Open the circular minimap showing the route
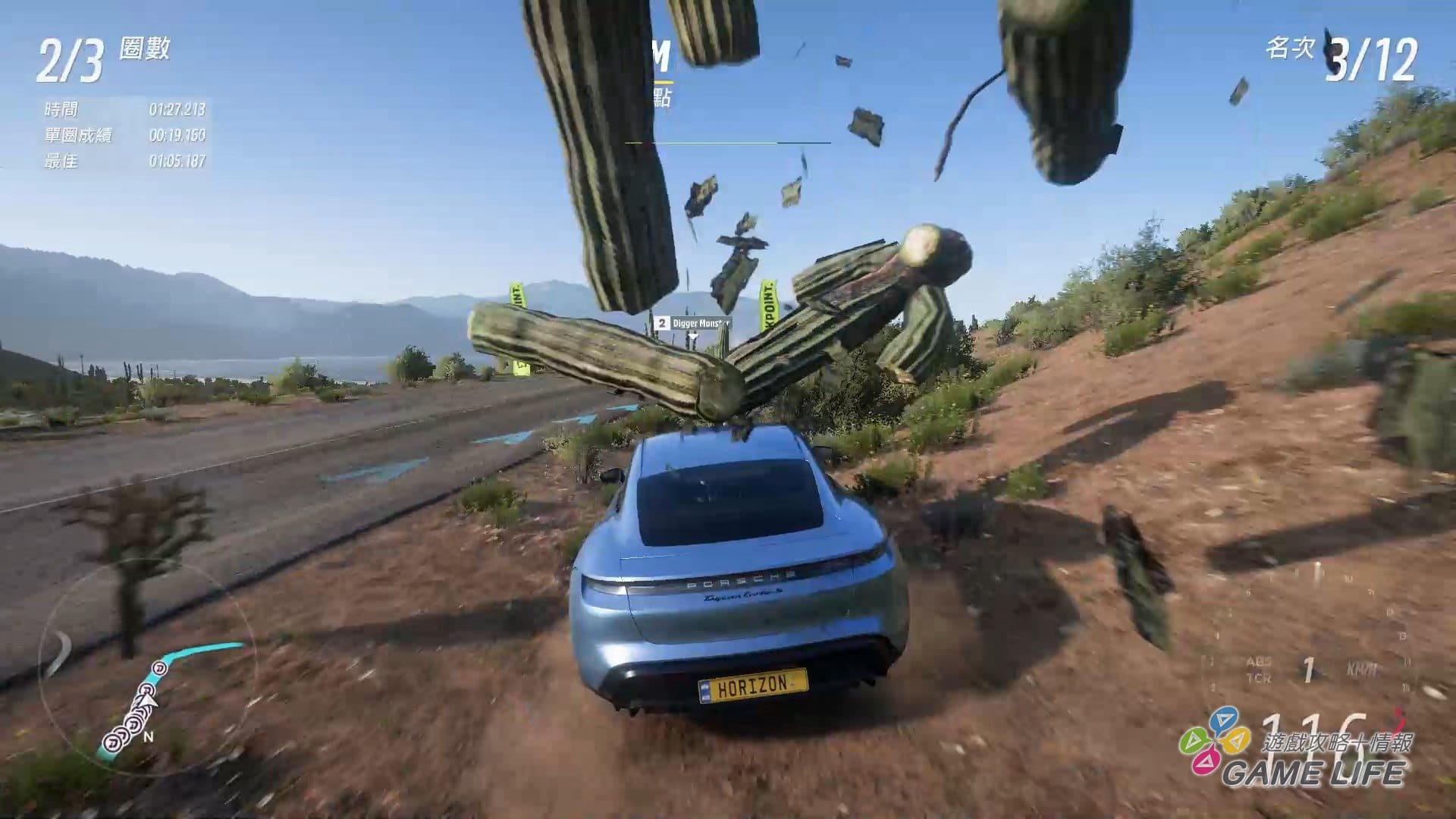This screenshot has height=819, width=1456. coord(148,667)
